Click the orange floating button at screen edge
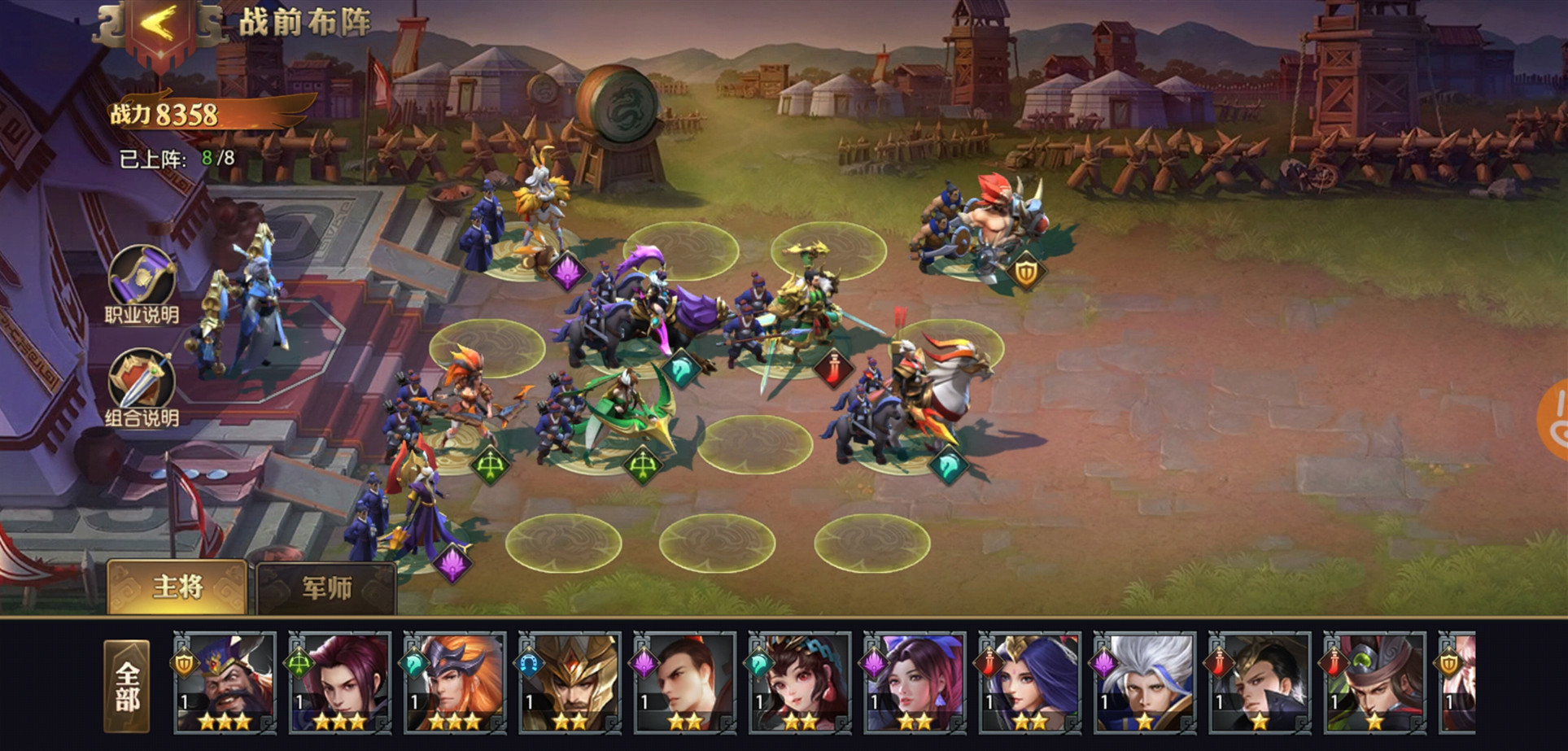 pos(1553,419)
